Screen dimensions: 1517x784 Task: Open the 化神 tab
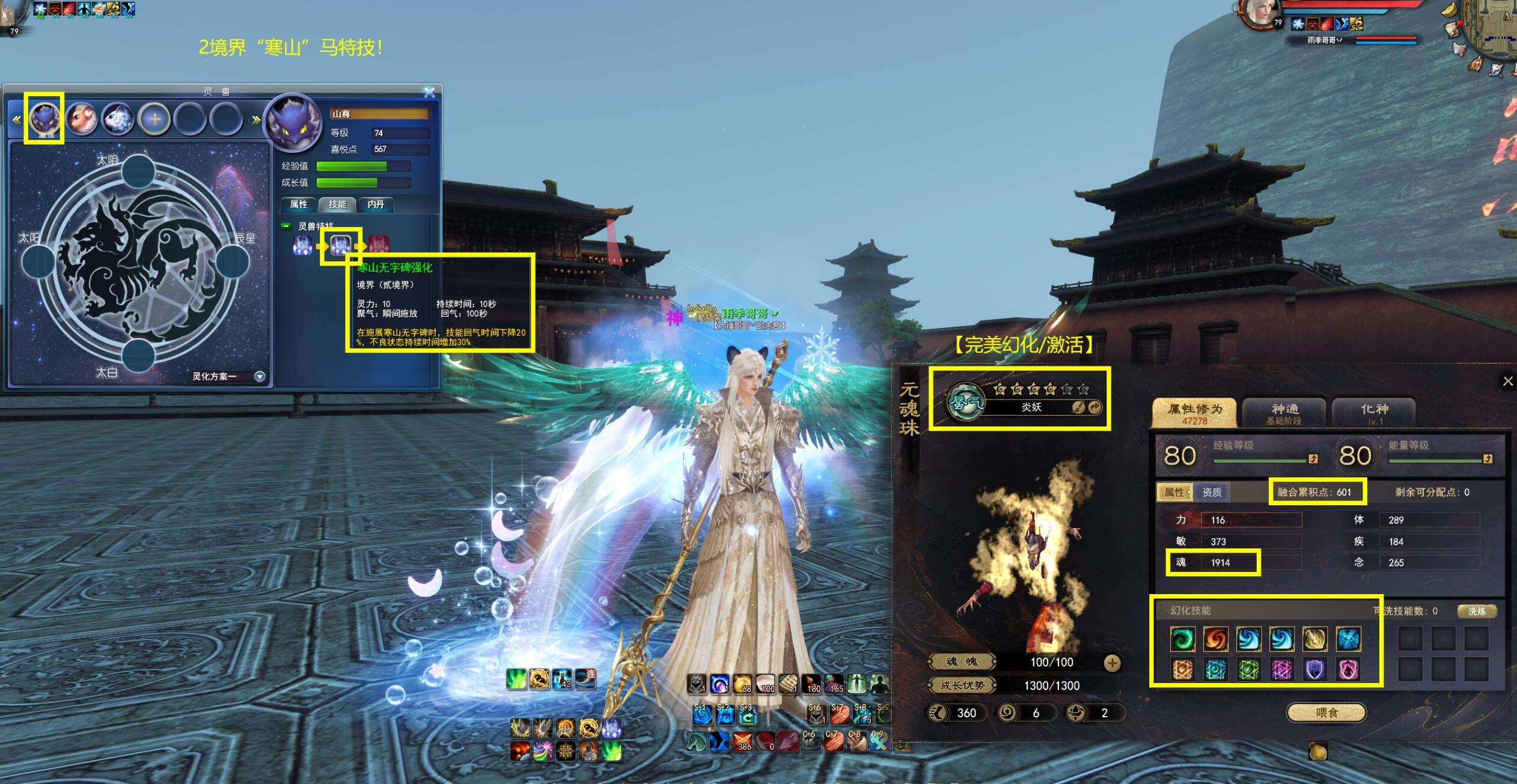1374,412
